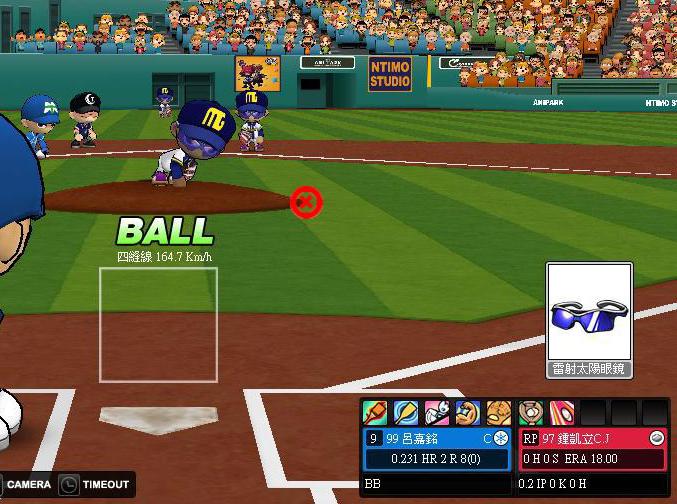Select the batter's yellow bat skill icon
The image size is (677, 504).
406,412
